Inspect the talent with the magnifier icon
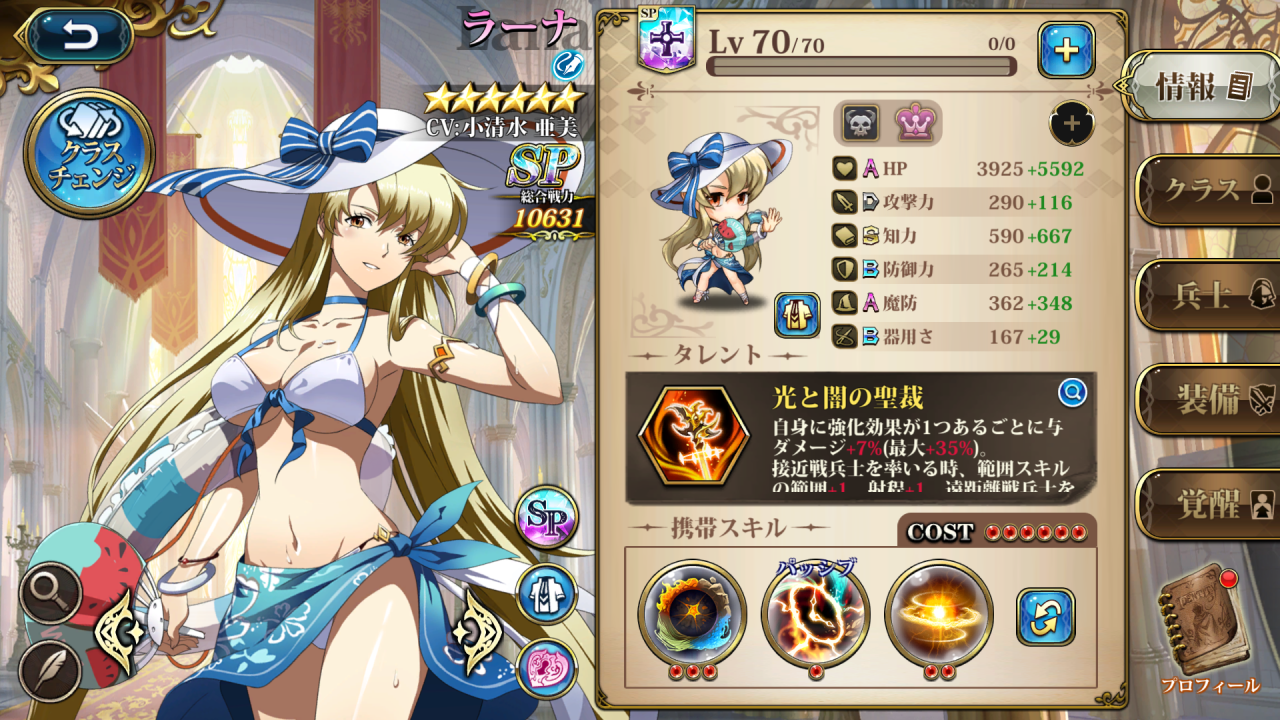Screen dimensions: 1280x720 pos(1072,393)
